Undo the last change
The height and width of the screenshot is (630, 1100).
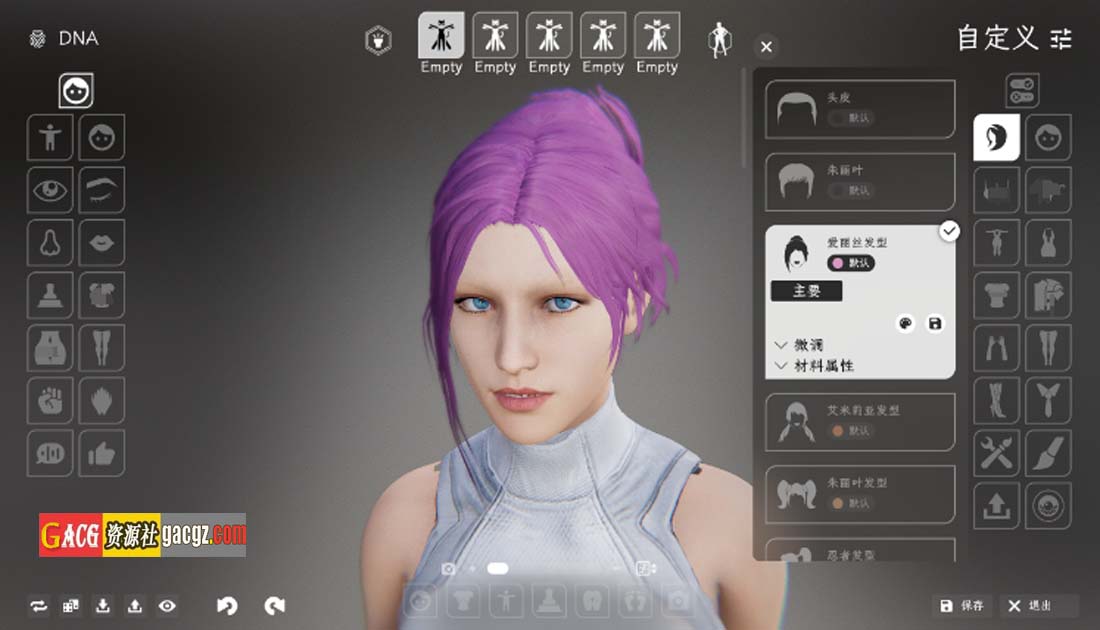pos(228,605)
